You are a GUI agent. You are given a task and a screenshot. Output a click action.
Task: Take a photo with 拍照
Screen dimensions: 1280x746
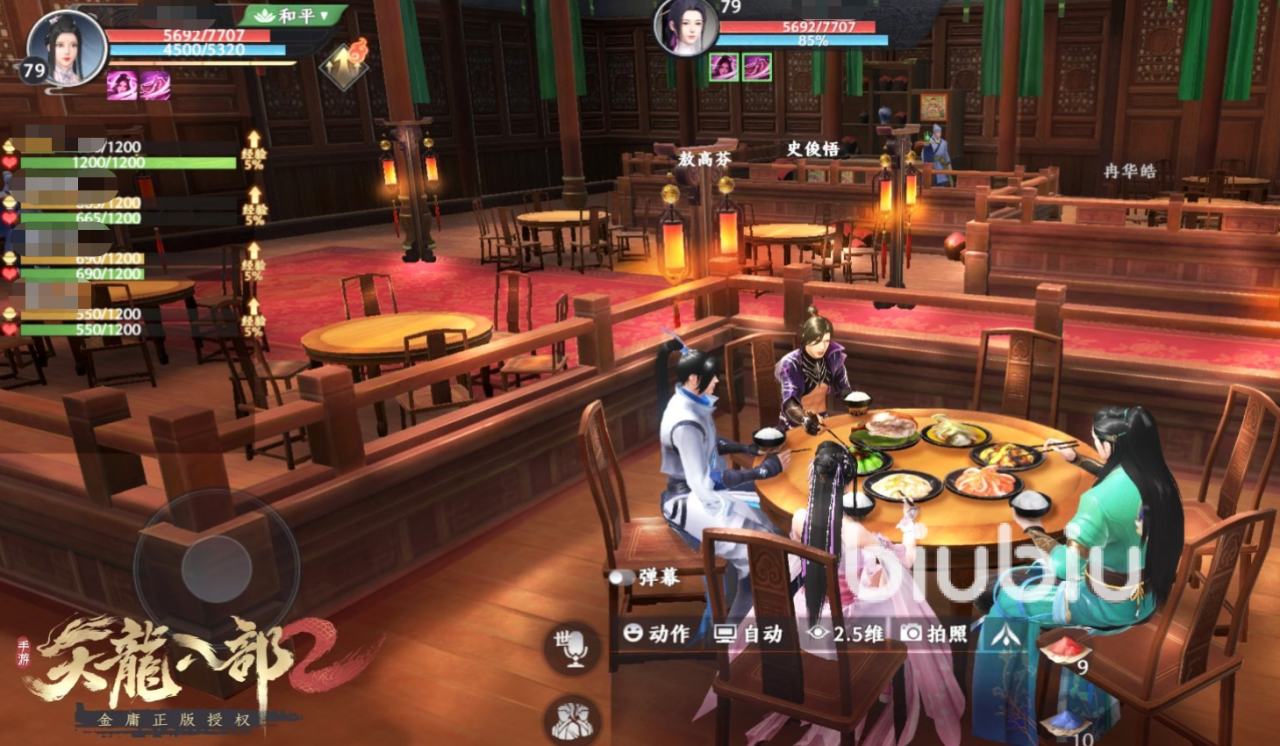934,633
